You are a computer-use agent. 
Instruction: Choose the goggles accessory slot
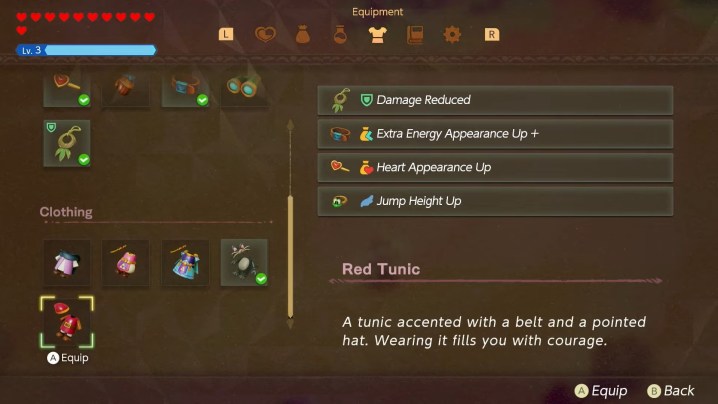tap(243, 88)
